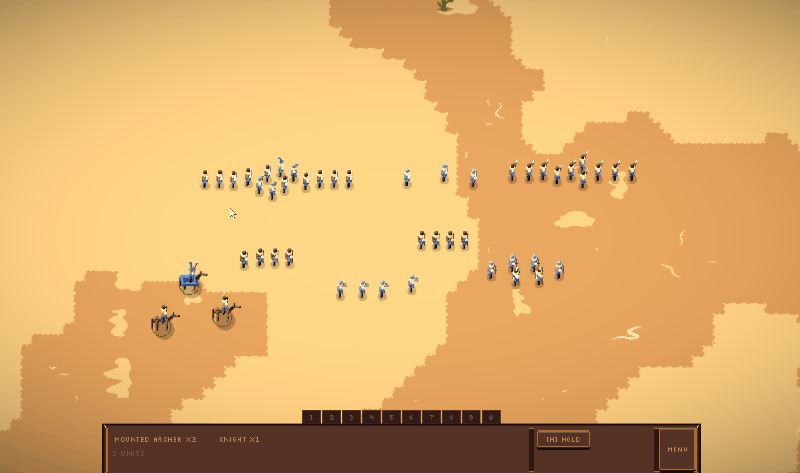
Task: Click the Knight x1 selection entry
Action: coord(240,439)
